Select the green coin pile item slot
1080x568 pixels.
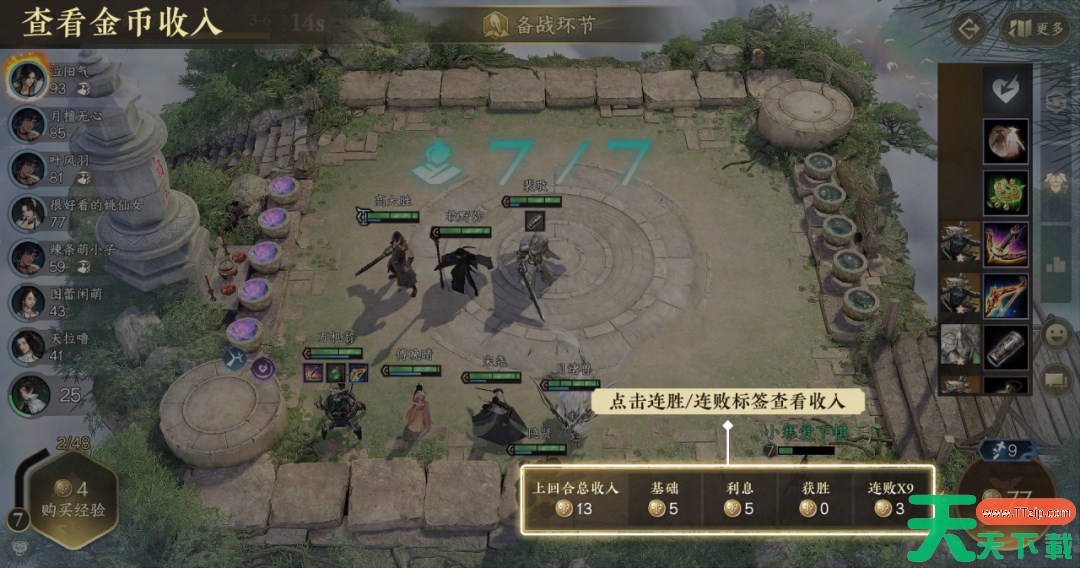click(1005, 192)
